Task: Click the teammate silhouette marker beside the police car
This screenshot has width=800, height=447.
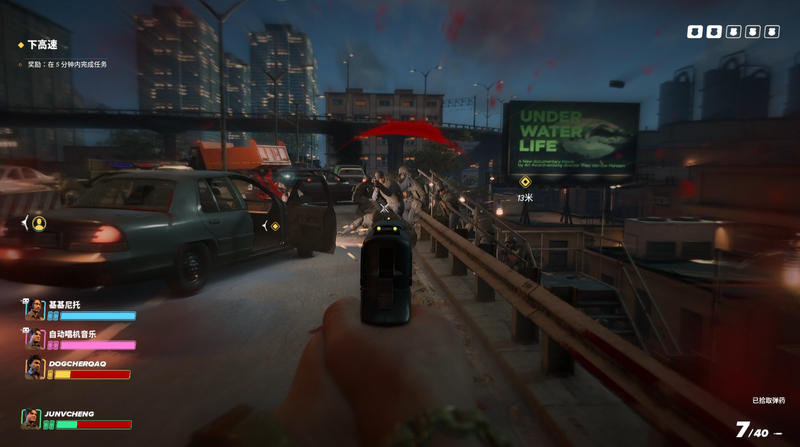Action: (39, 223)
